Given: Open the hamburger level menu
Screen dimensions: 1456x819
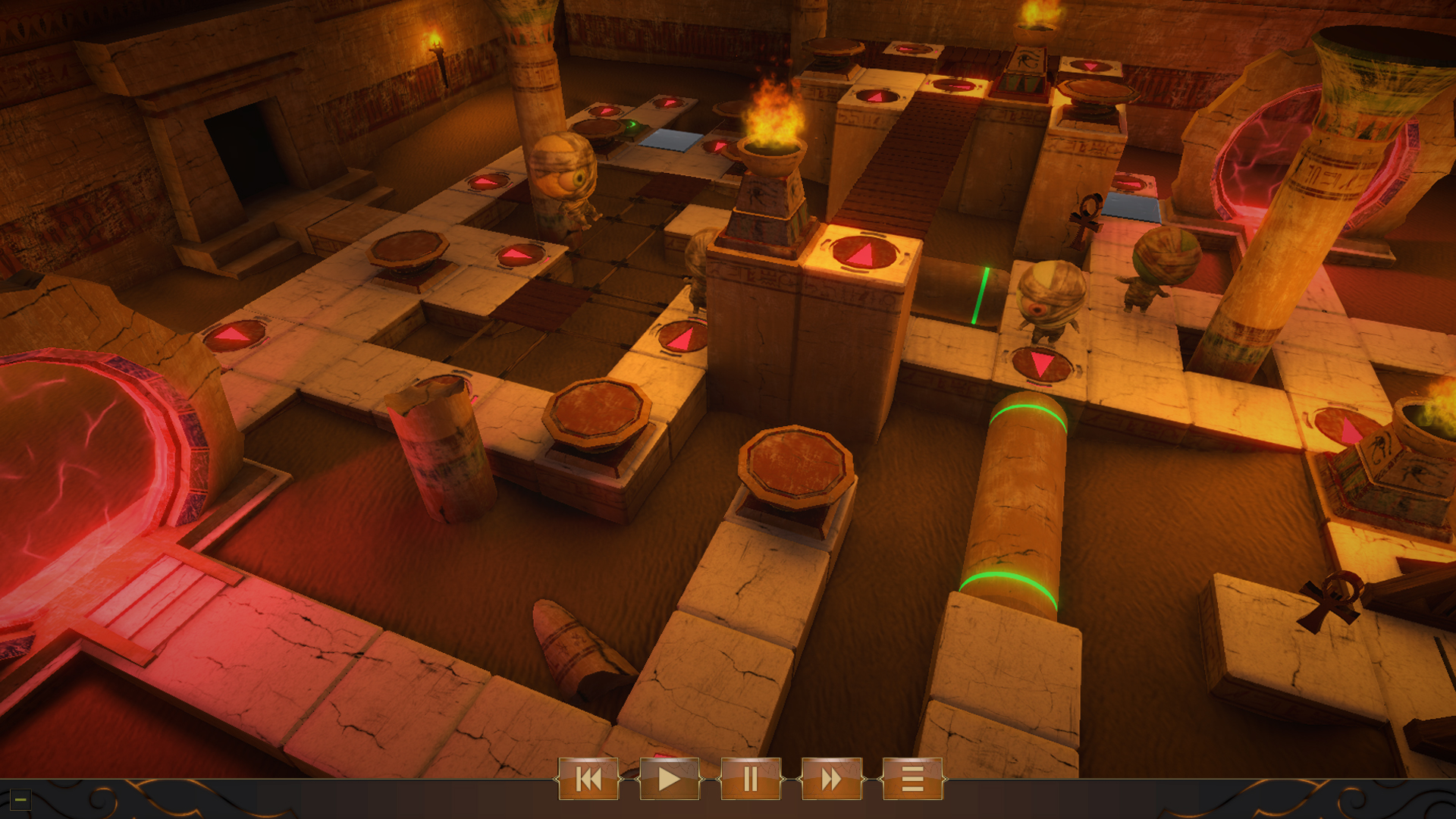Looking at the screenshot, I should 910,780.
